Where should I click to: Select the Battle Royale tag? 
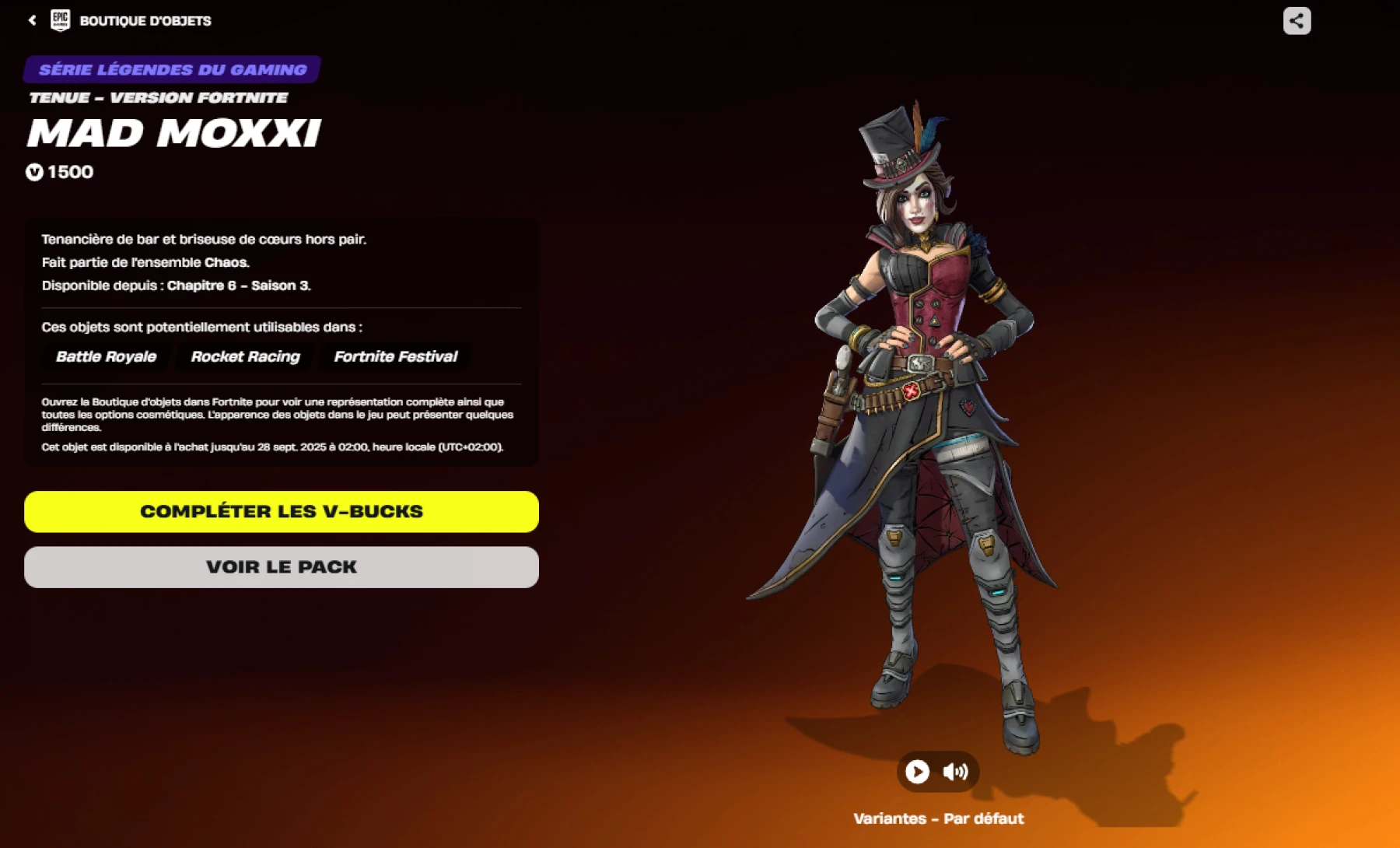click(x=105, y=356)
